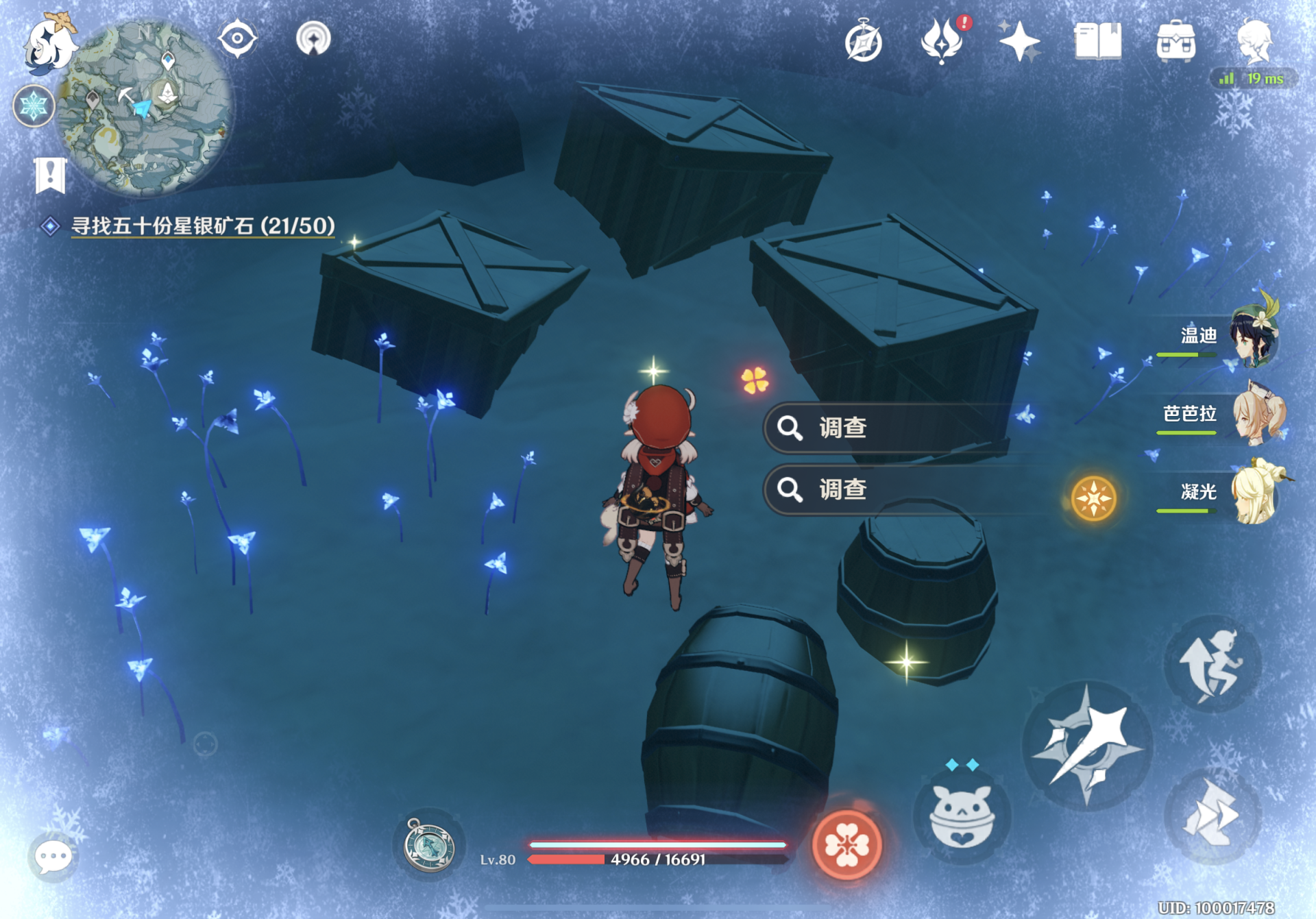This screenshot has width=1316, height=919.
Task: Open the adventure compass events icon
Action: 863,42
